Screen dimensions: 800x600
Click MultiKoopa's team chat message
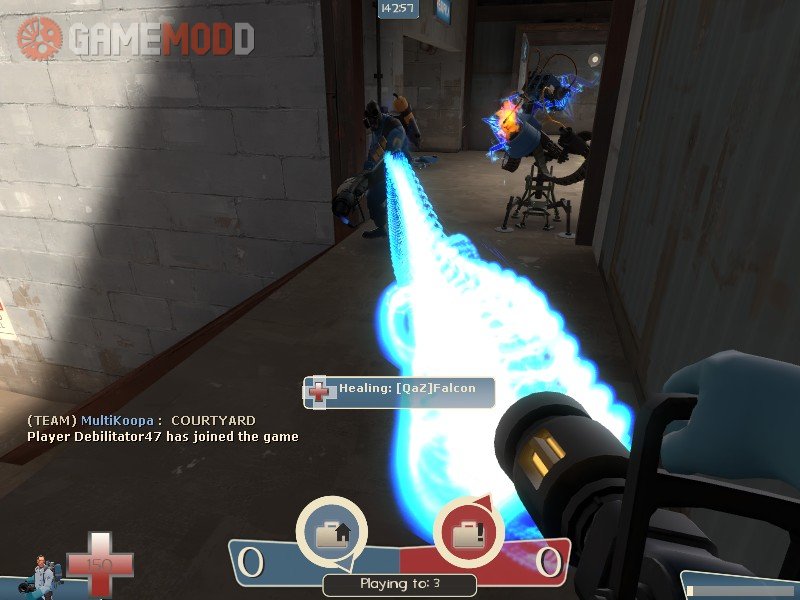pyautogui.click(x=141, y=420)
